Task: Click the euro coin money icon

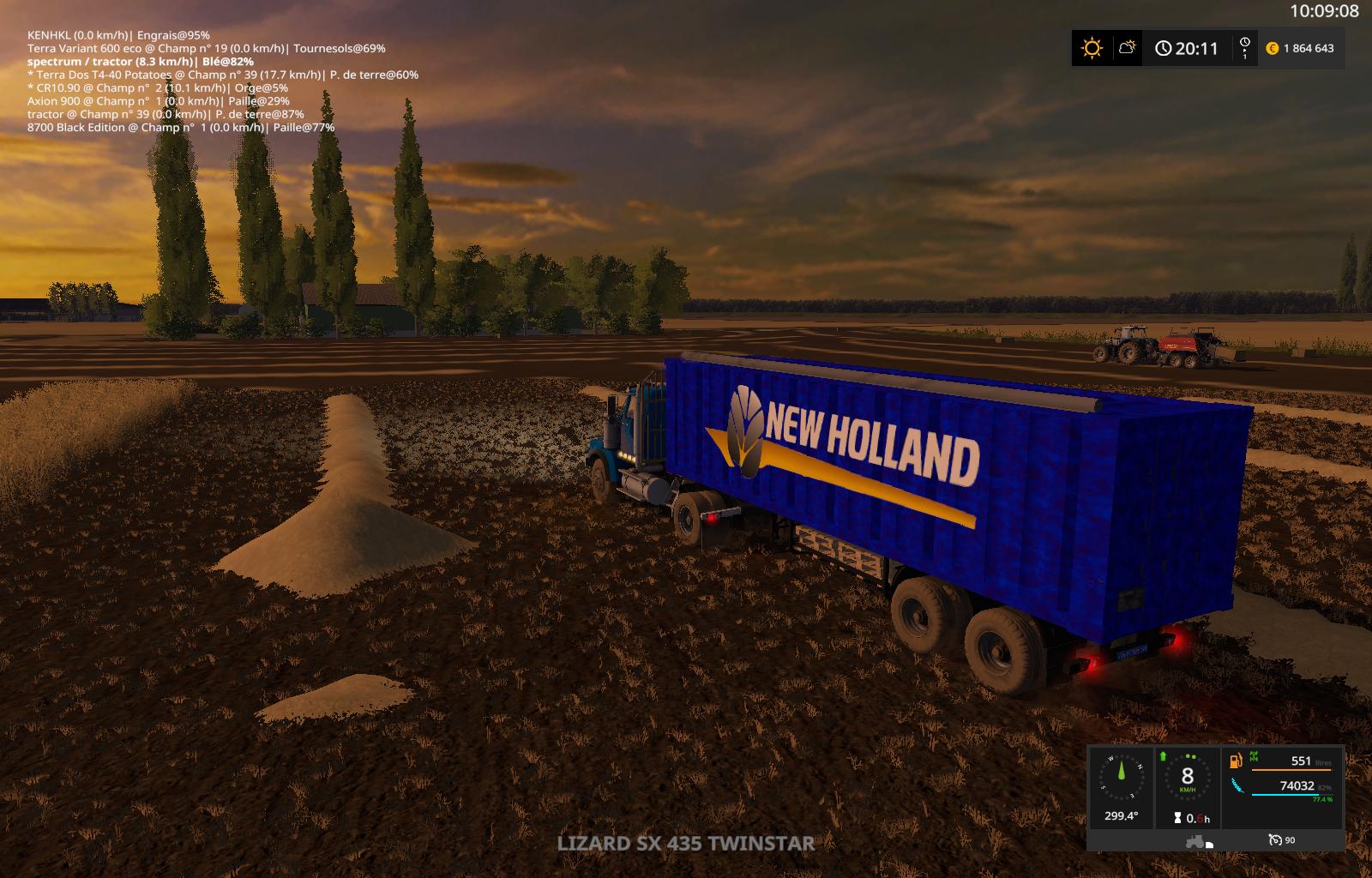Action: coord(1273,49)
